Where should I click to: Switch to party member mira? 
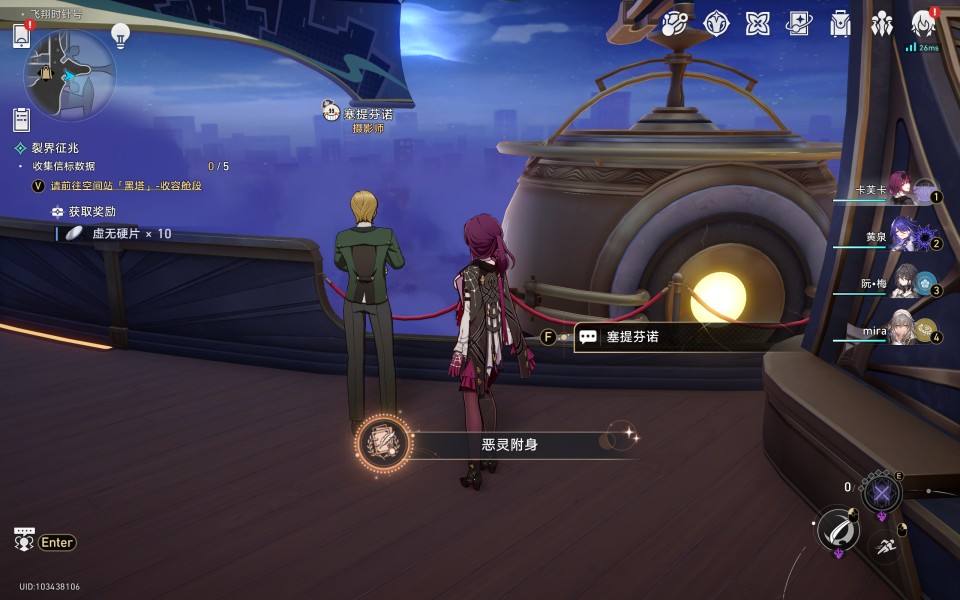(905, 329)
